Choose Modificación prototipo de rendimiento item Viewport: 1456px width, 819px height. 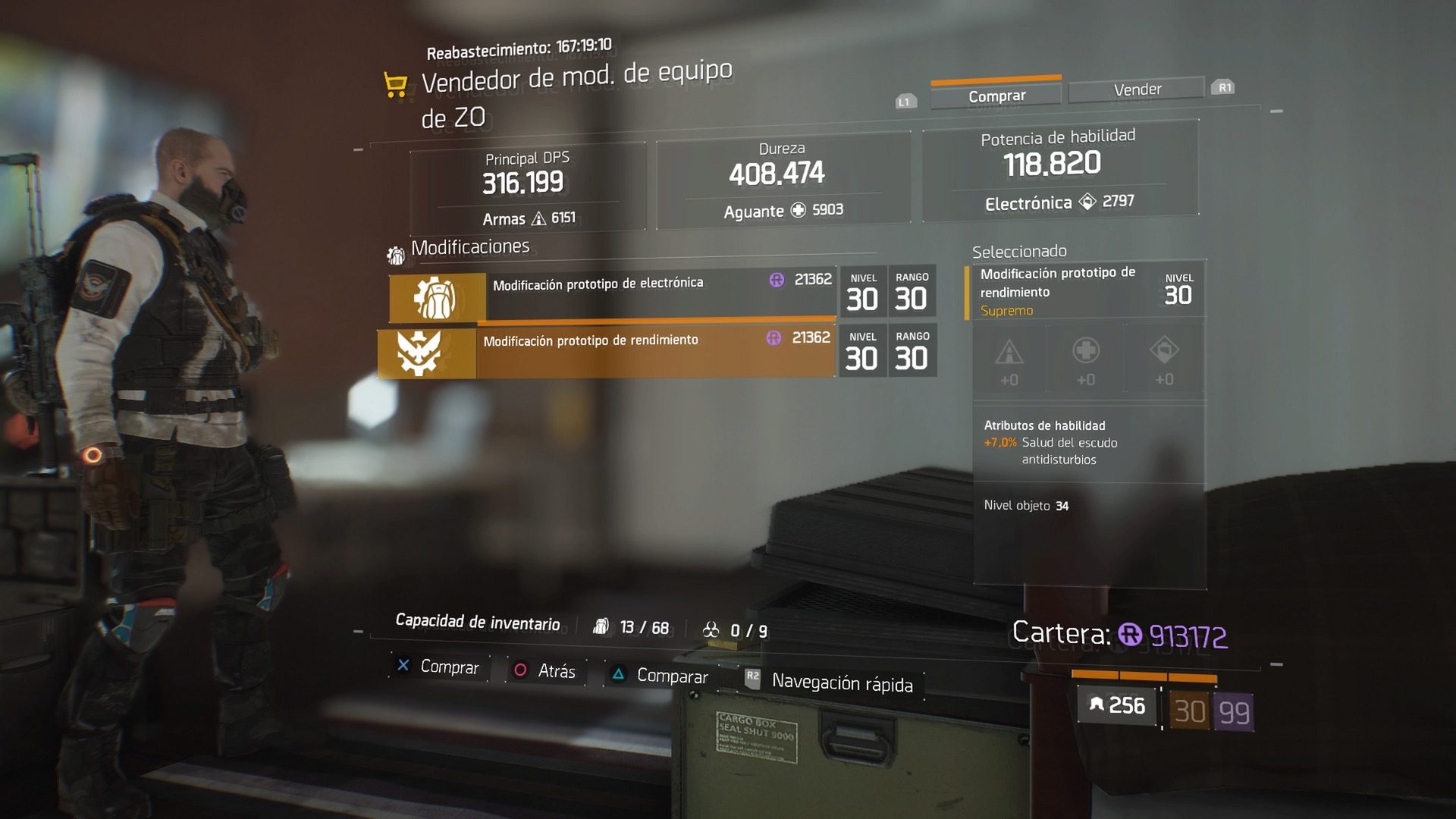[x=607, y=351]
